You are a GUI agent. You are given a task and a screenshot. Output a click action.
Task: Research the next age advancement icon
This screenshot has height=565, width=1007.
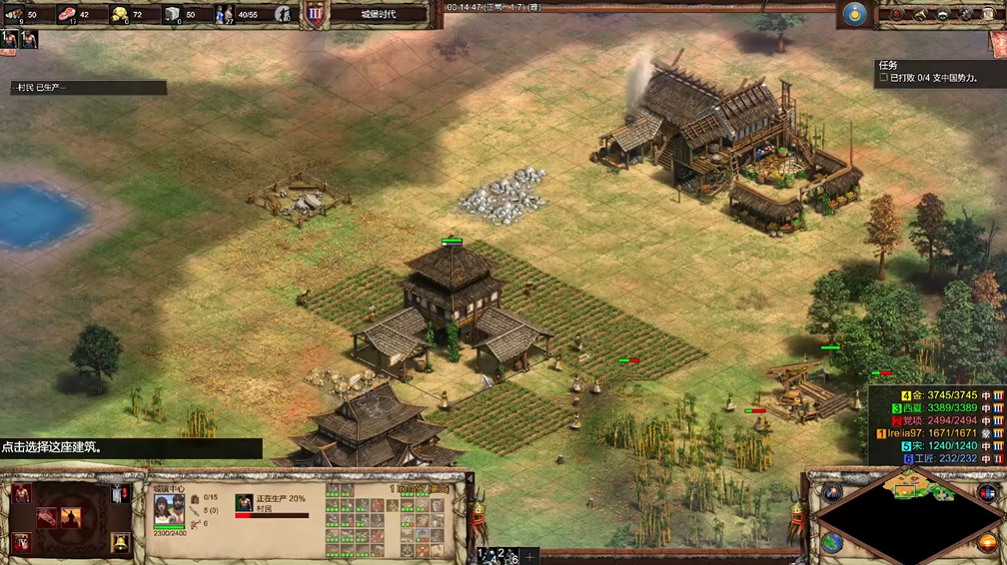pyautogui.click(x=20, y=543)
